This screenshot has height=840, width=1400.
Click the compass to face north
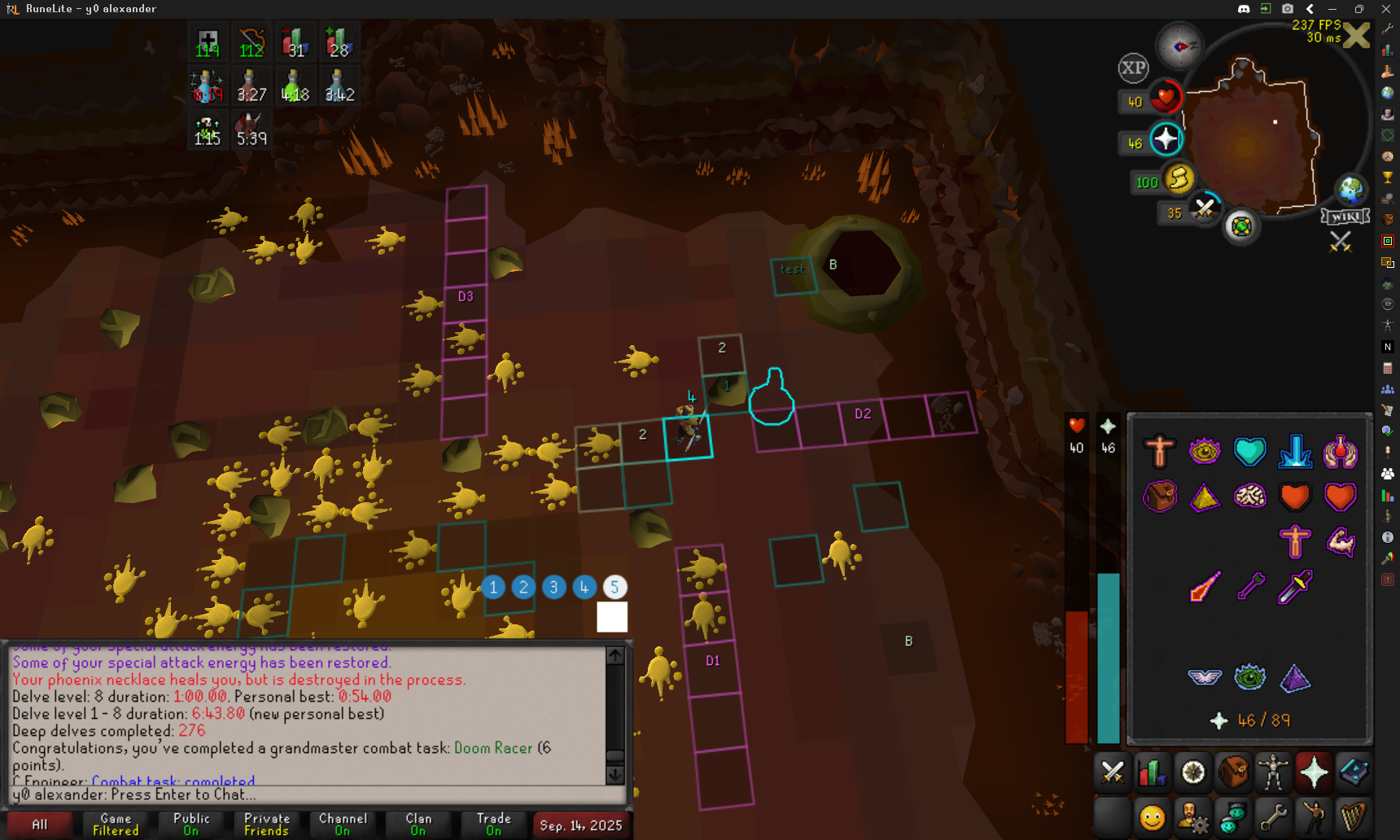(x=1179, y=46)
